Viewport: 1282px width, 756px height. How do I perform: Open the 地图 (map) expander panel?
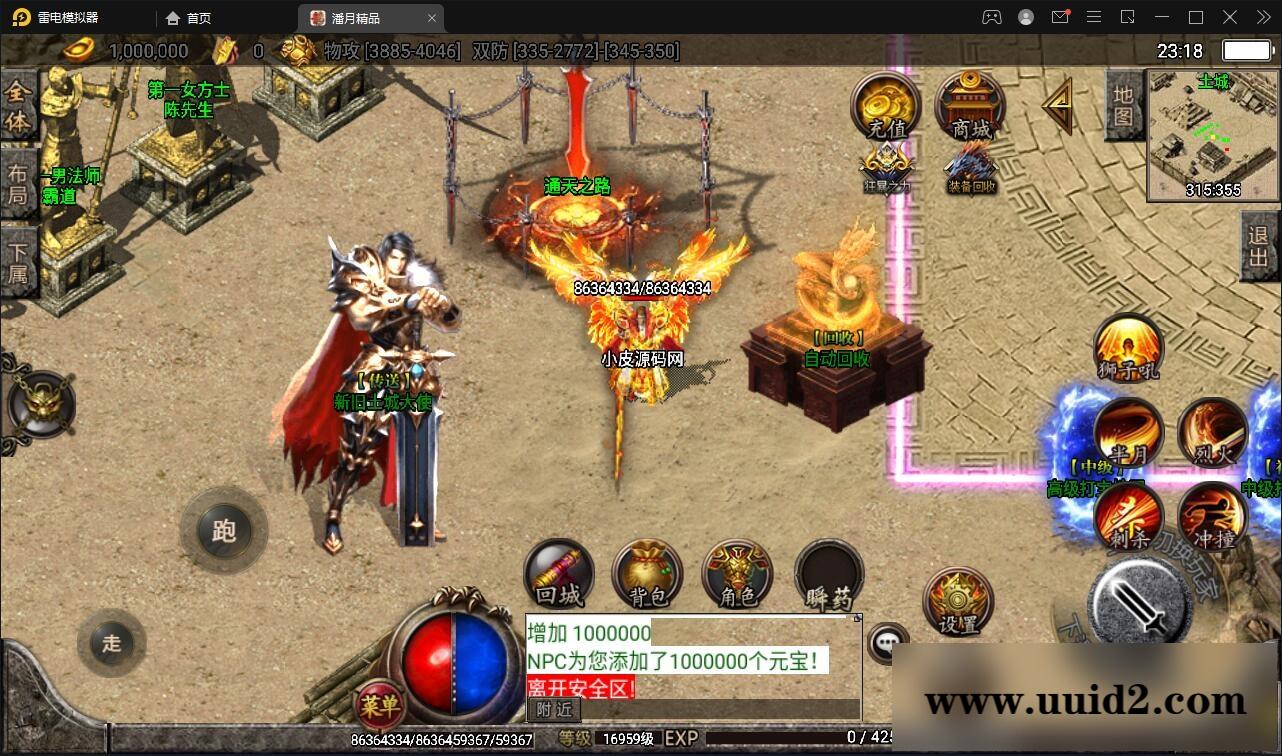tap(1122, 105)
